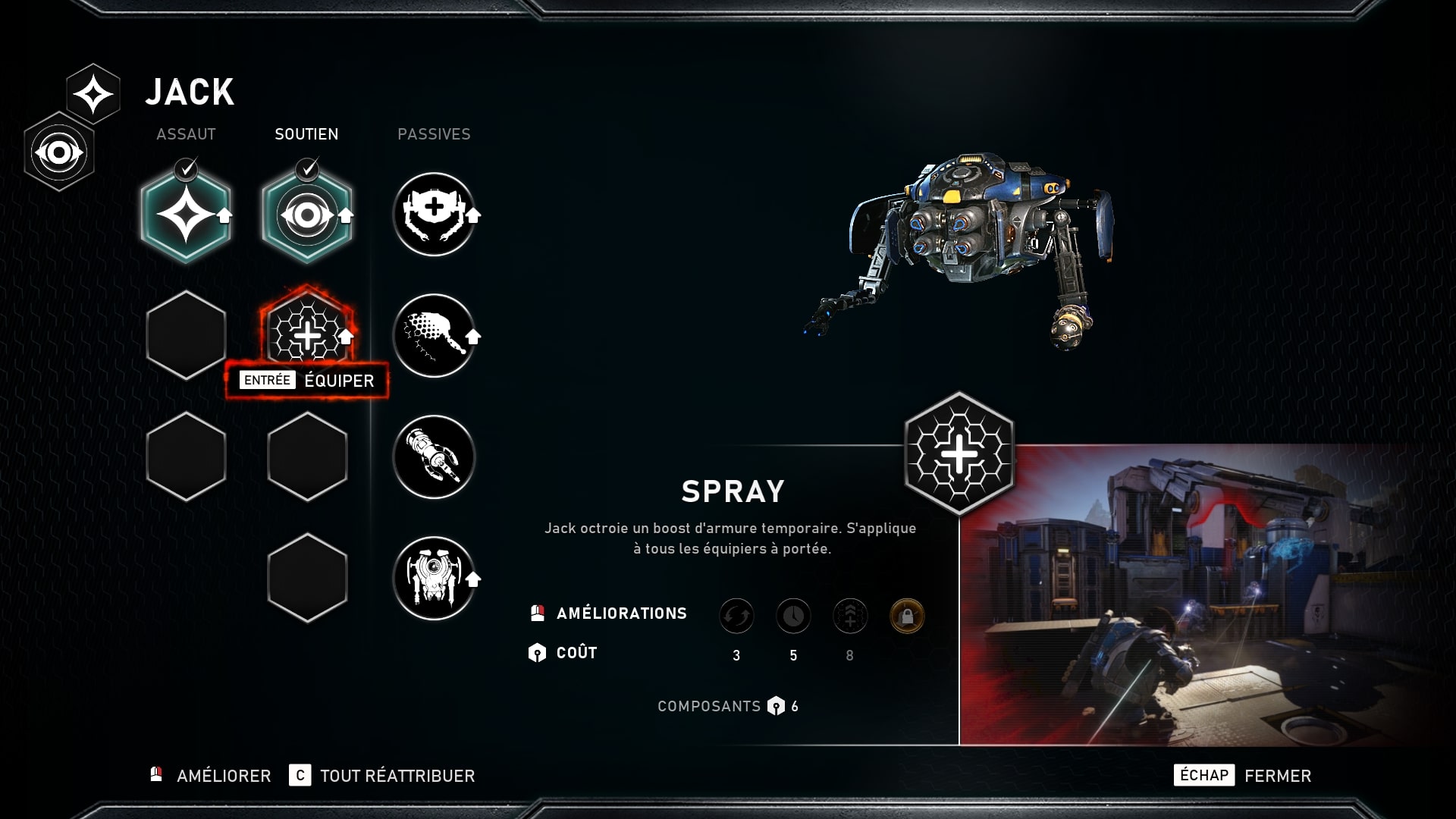Screen dimensions: 1456x819
Task: Select the drone passive skill icon
Action: (435, 580)
